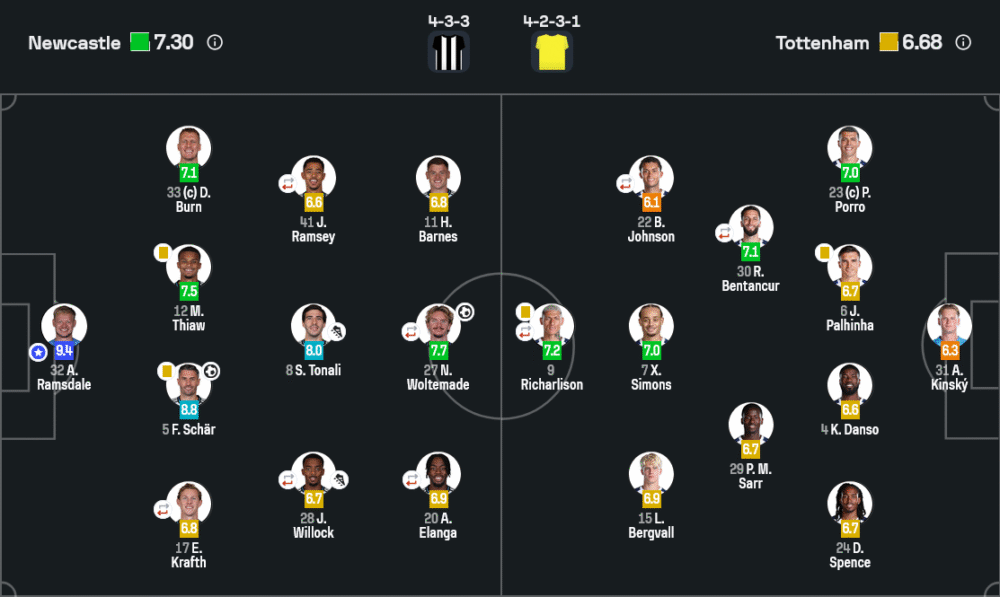Open the Tottenham rating info icon

point(963,43)
